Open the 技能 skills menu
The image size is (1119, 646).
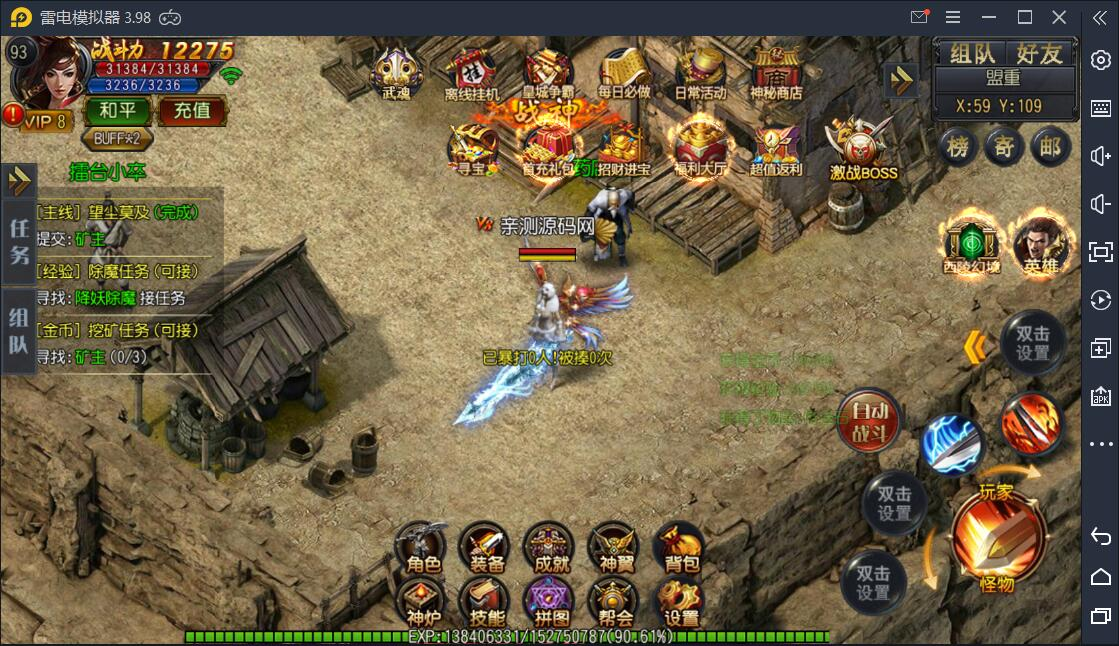tap(487, 603)
